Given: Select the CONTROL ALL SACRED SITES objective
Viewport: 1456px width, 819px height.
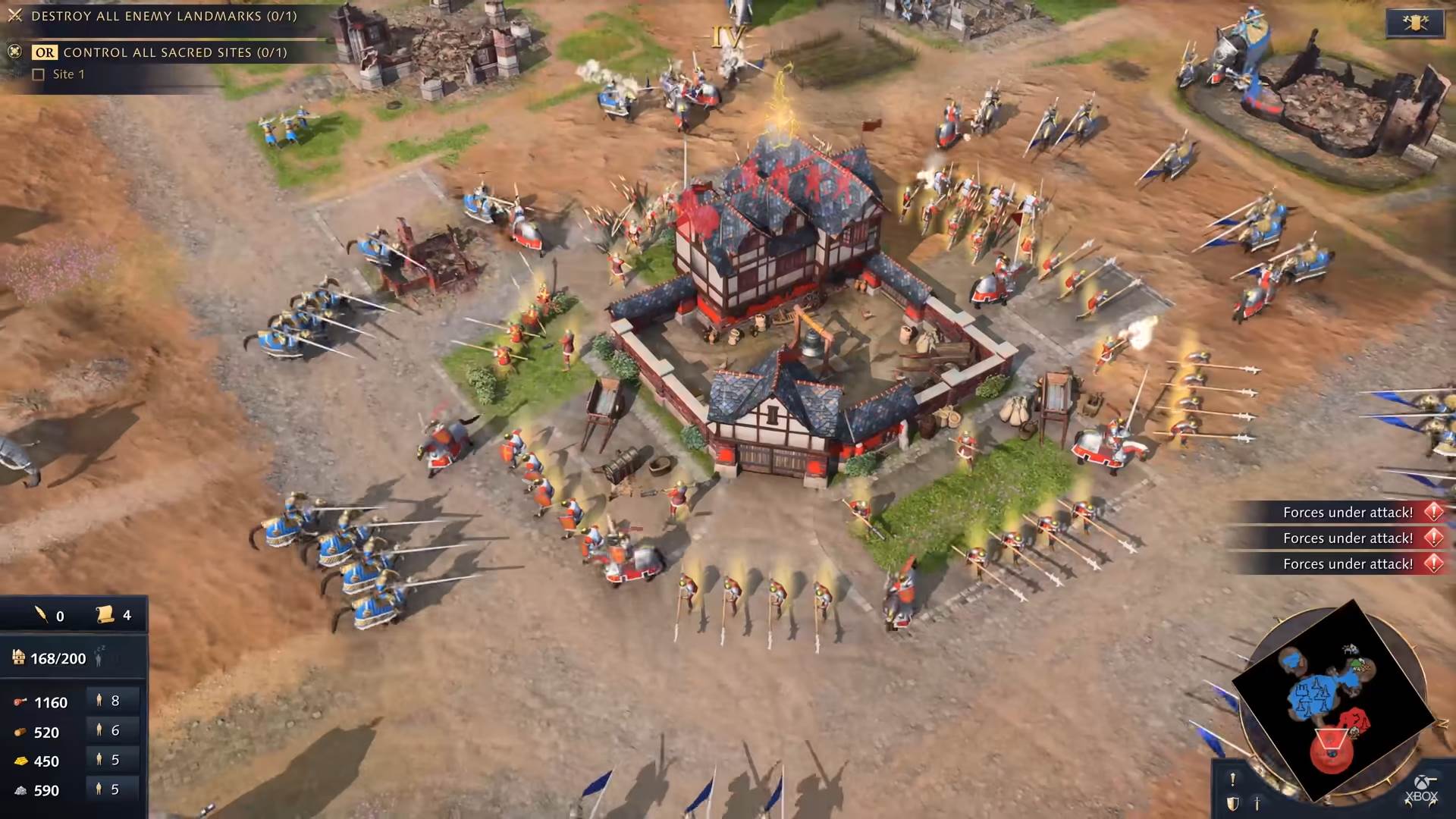Looking at the screenshot, I should click(174, 53).
